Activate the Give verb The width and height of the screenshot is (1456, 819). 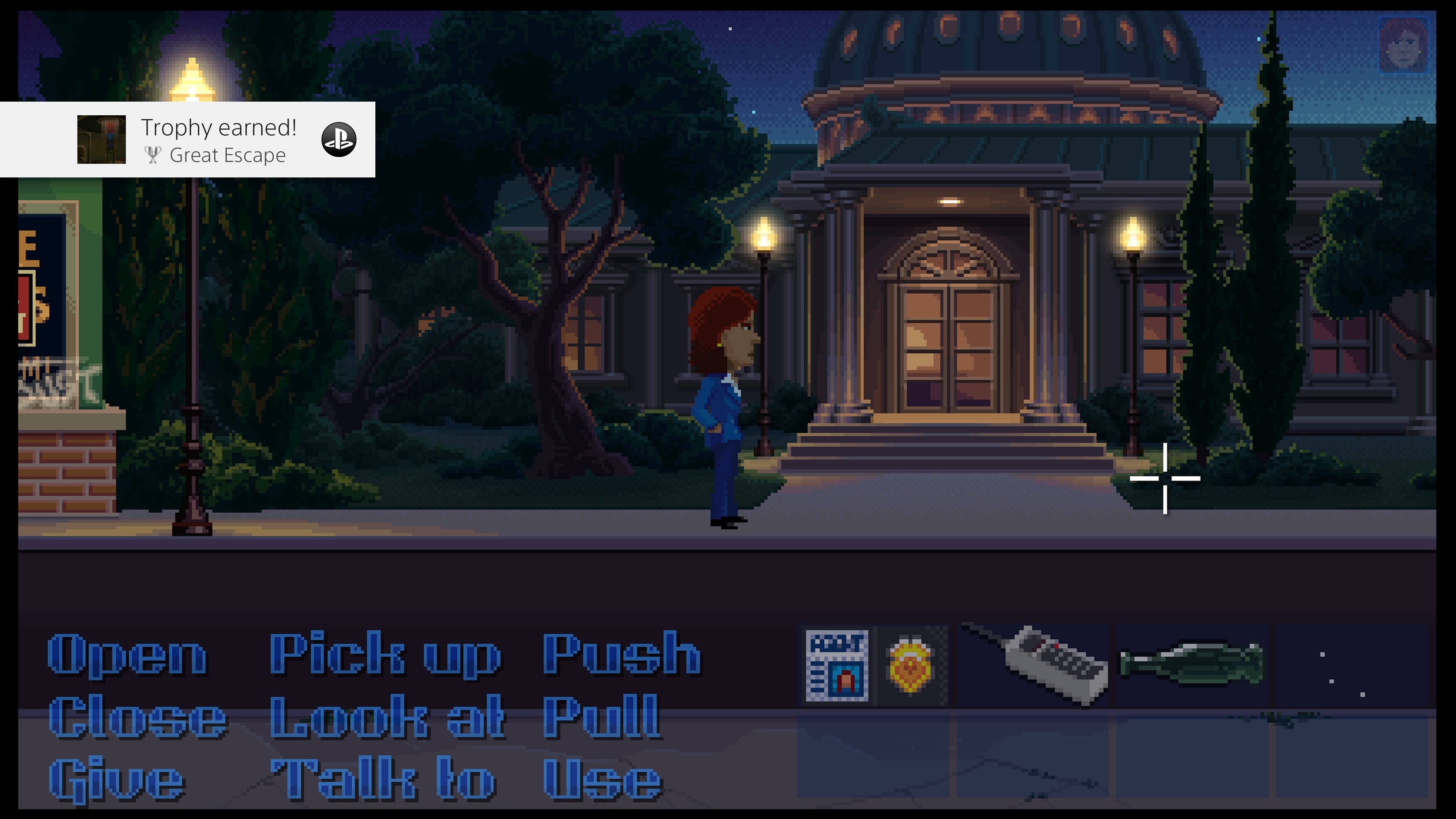pos(117,781)
